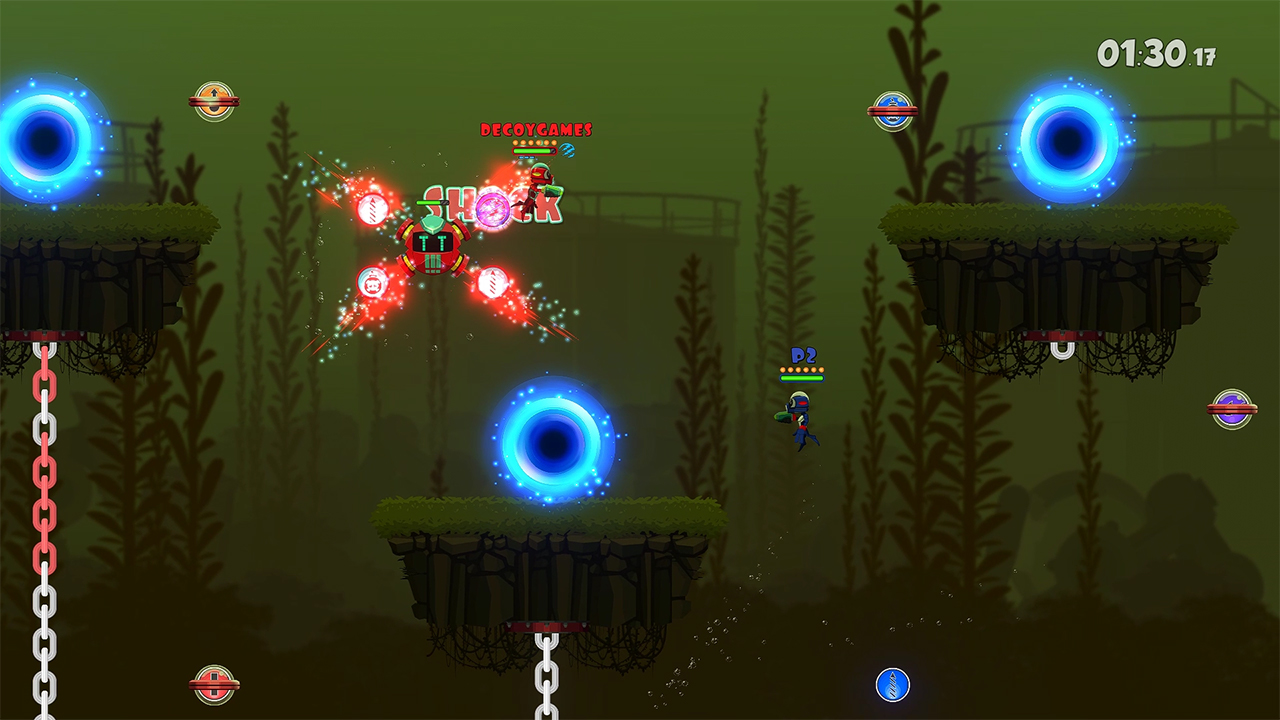Click the blue anchor power-up pickup top right
Viewport: 1280px width, 720px height.
coord(893,108)
